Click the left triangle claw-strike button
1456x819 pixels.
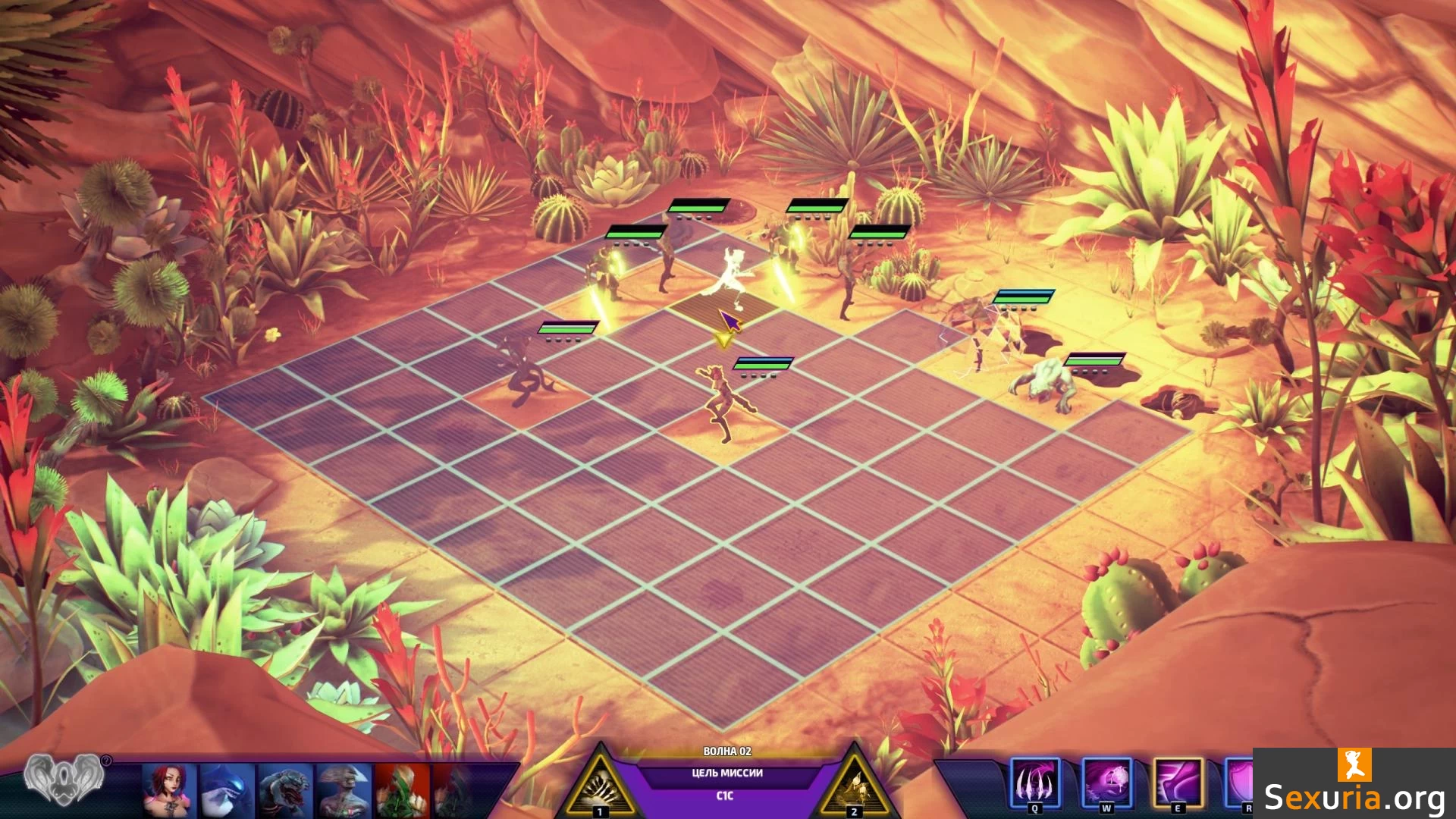[x=600, y=789]
